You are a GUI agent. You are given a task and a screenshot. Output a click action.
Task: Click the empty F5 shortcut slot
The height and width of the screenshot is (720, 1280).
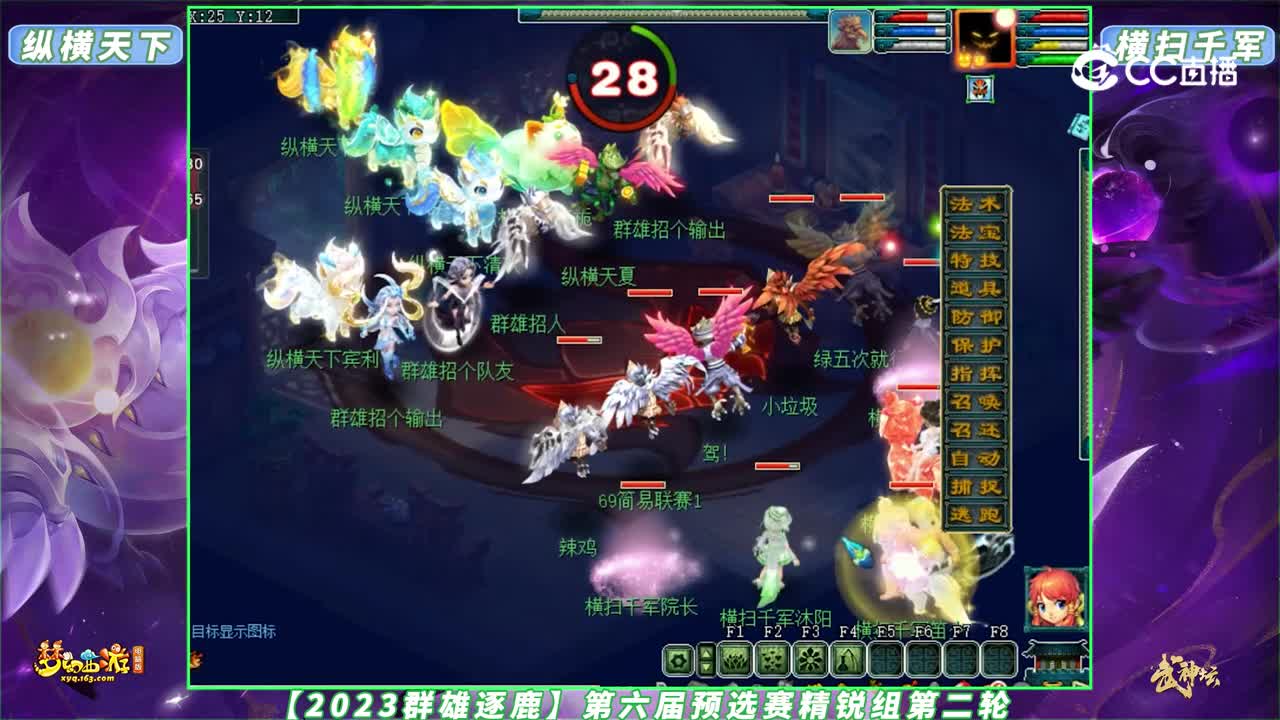885,659
